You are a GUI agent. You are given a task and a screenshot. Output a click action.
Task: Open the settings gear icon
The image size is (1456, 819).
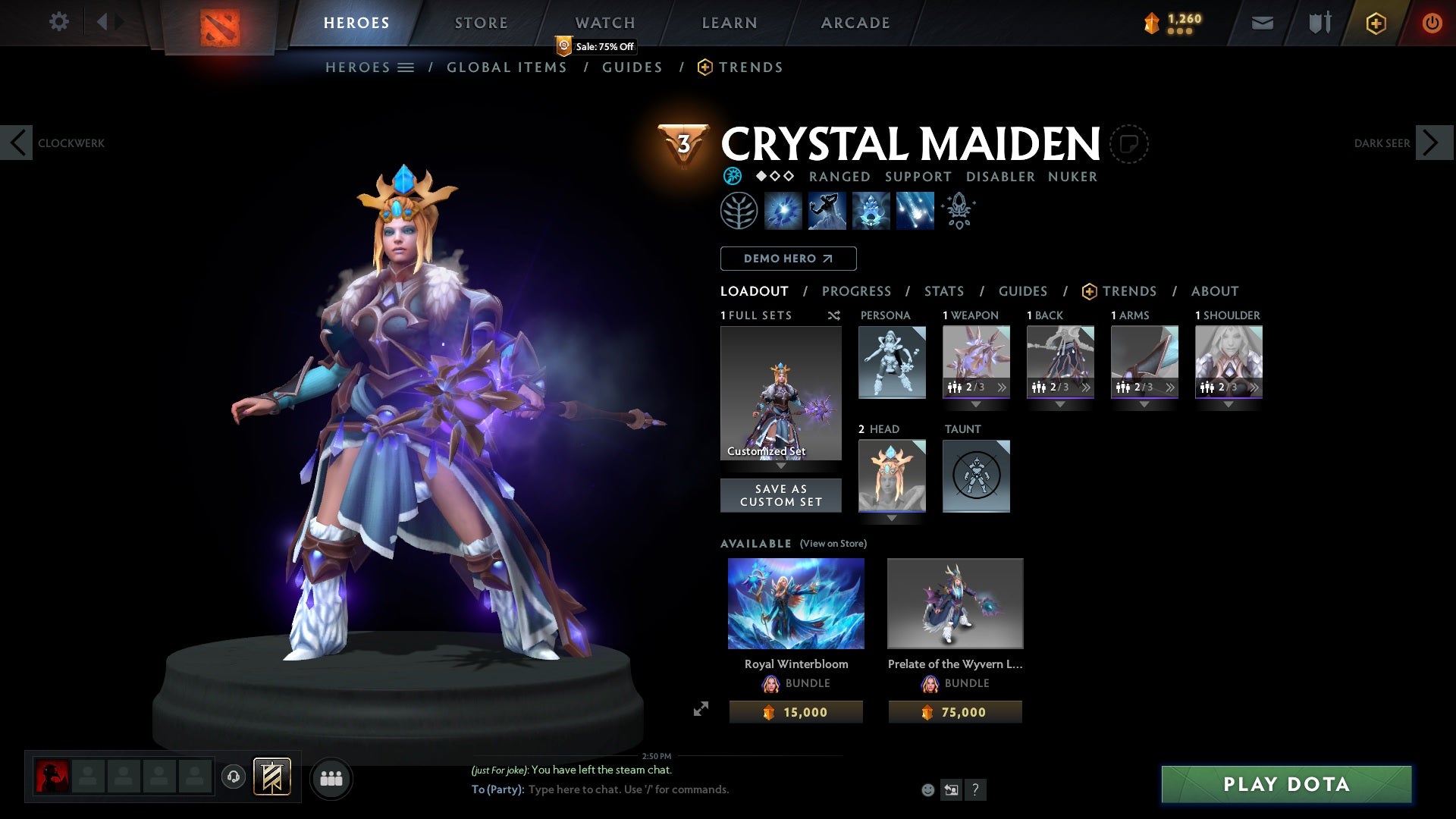click(x=59, y=22)
